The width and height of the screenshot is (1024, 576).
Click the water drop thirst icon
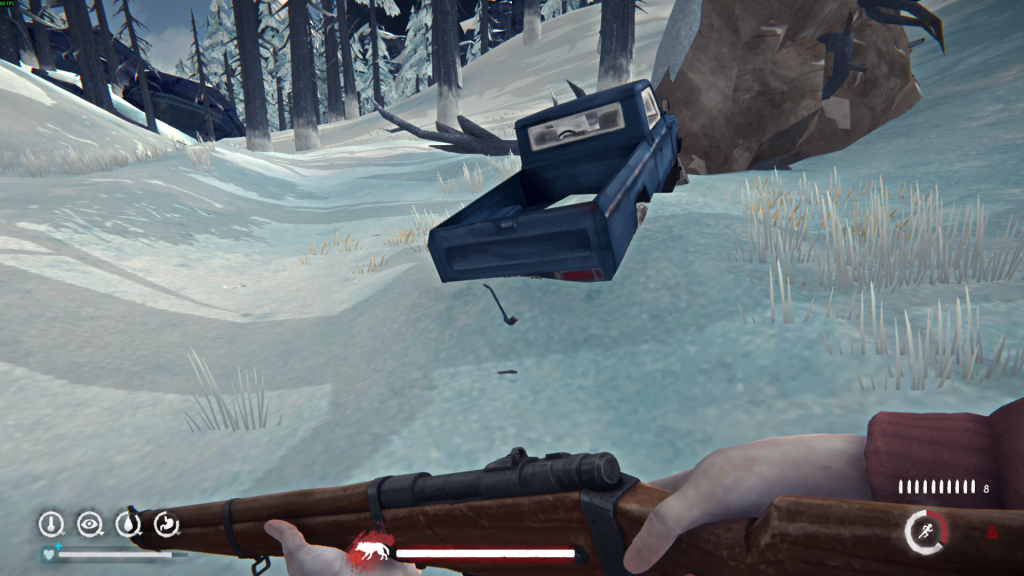pyautogui.click(x=128, y=523)
